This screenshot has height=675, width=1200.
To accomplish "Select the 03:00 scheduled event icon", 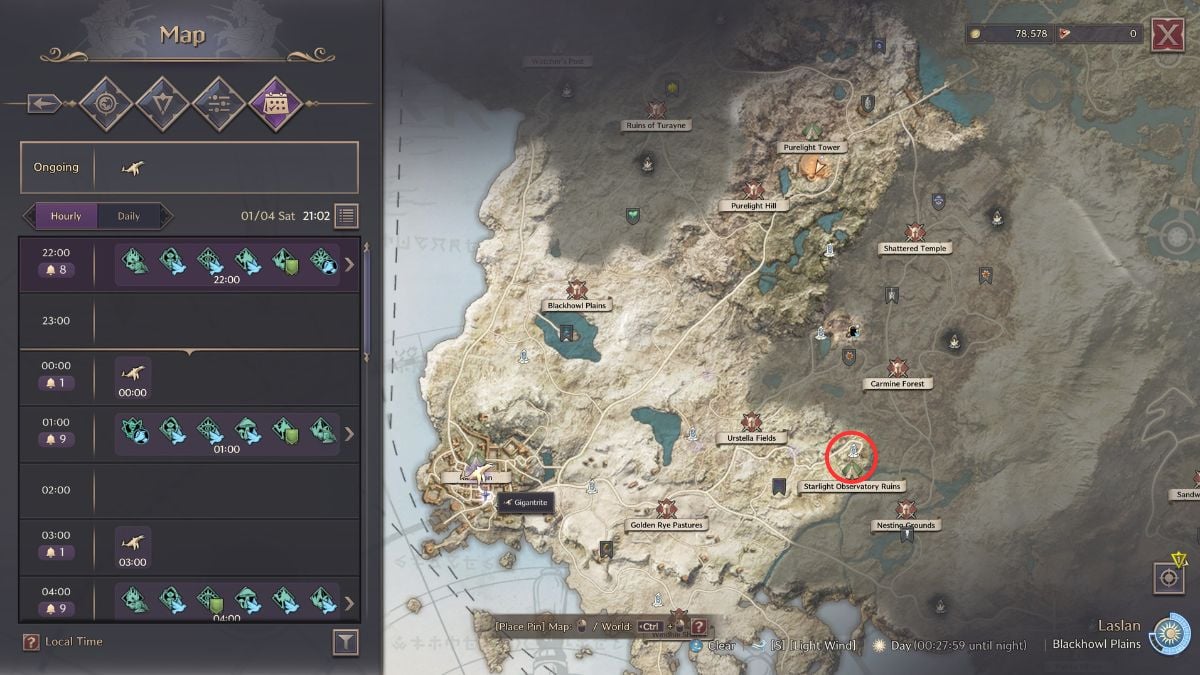I will 133,543.
